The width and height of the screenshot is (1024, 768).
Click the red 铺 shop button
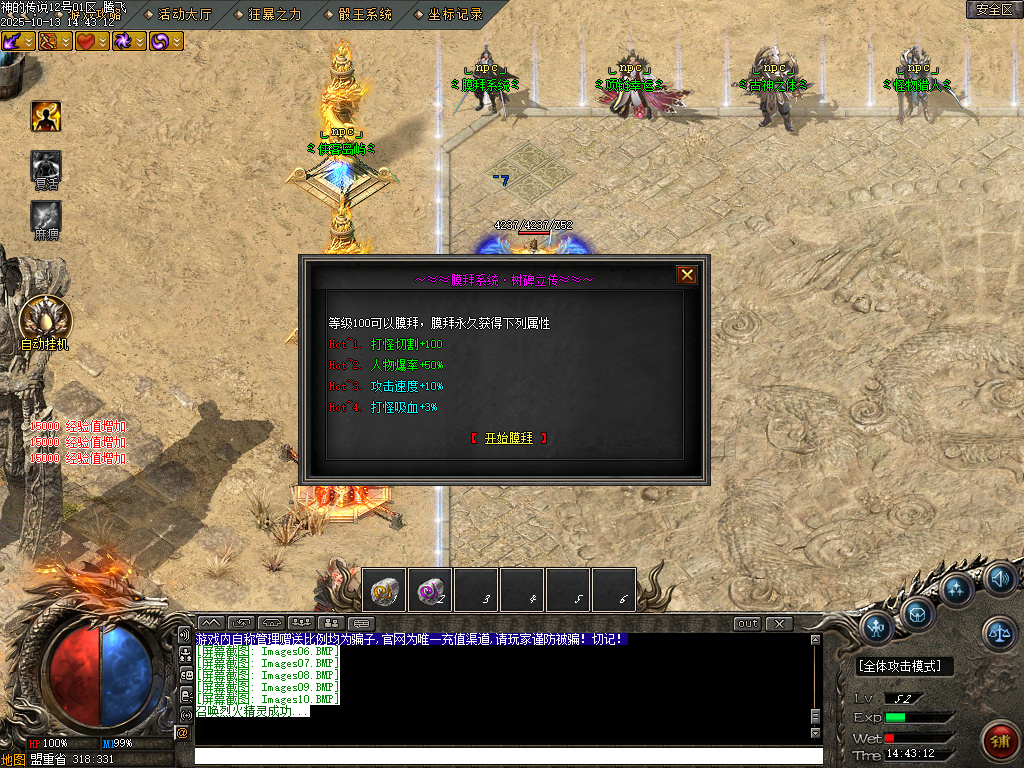coord(1000,741)
